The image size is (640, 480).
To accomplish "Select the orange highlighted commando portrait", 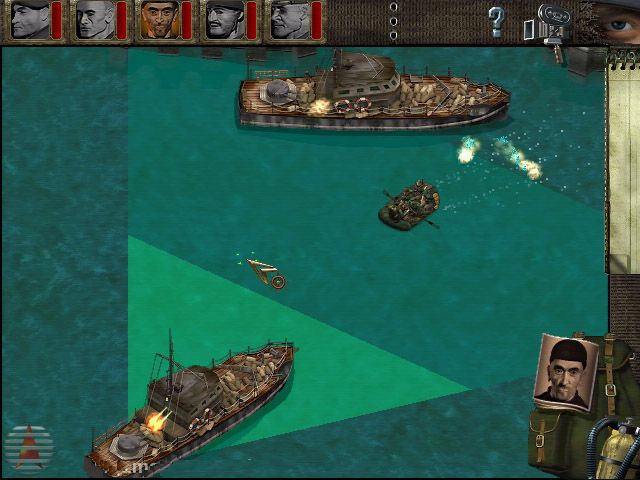I will (158, 20).
